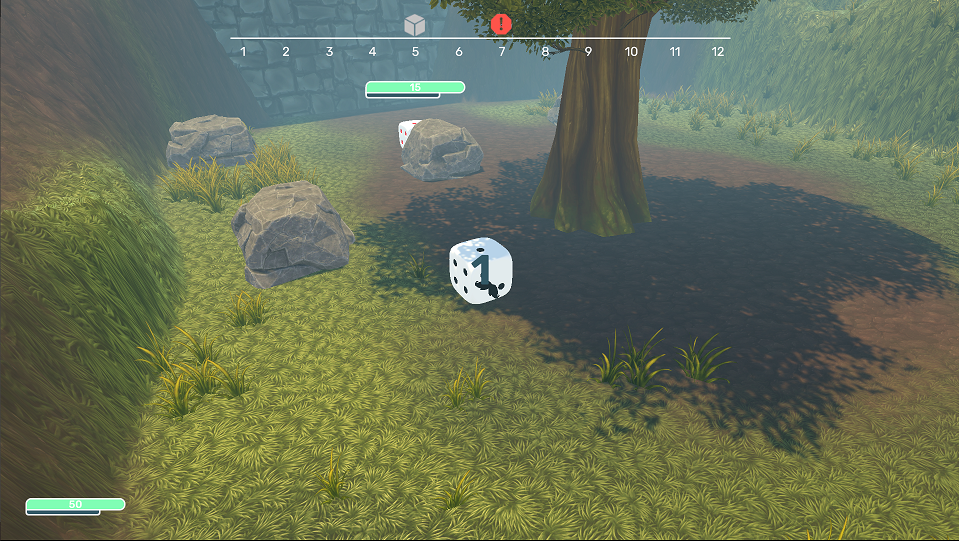959x541 pixels.
Task: Click the gray dice marker on the timeline
Action: click(415, 25)
